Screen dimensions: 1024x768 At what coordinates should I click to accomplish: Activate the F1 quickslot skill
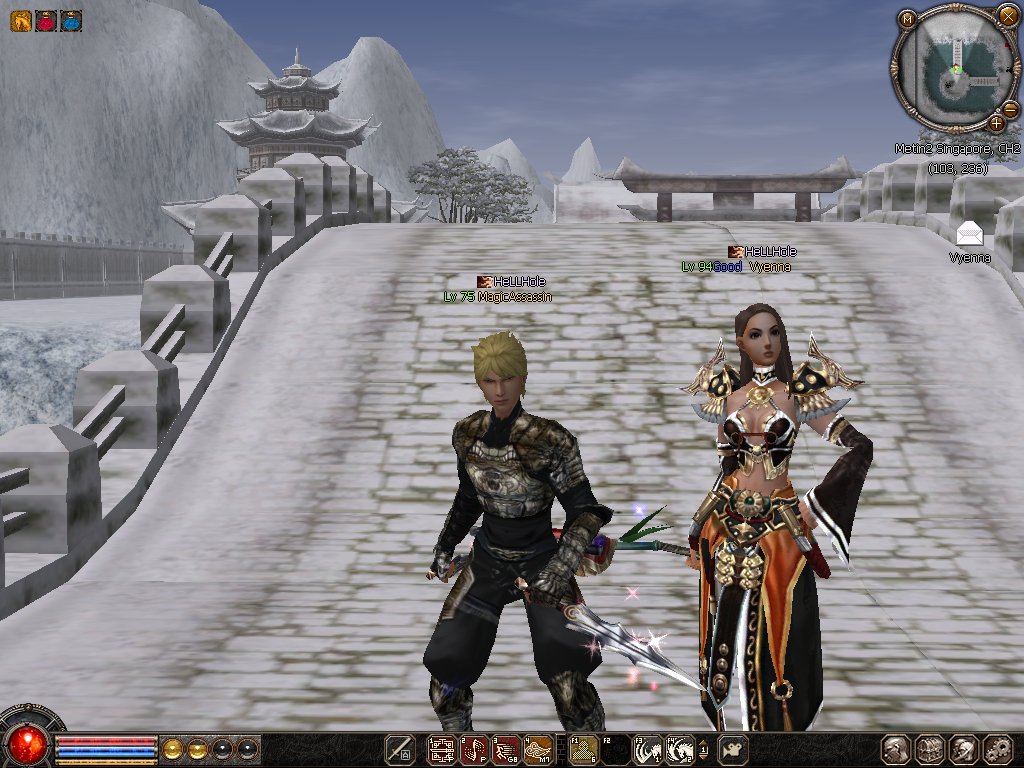(582, 748)
